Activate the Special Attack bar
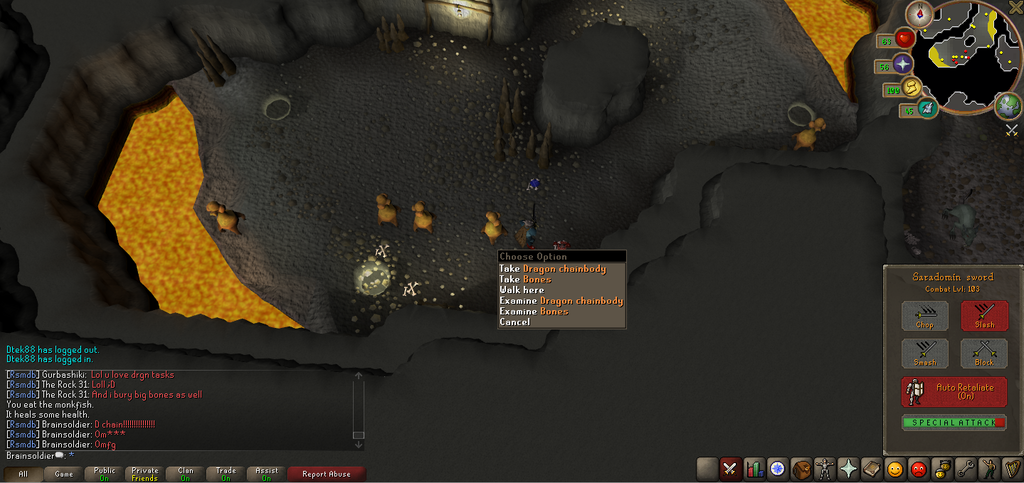This screenshot has height=483, width=1024. 954,423
